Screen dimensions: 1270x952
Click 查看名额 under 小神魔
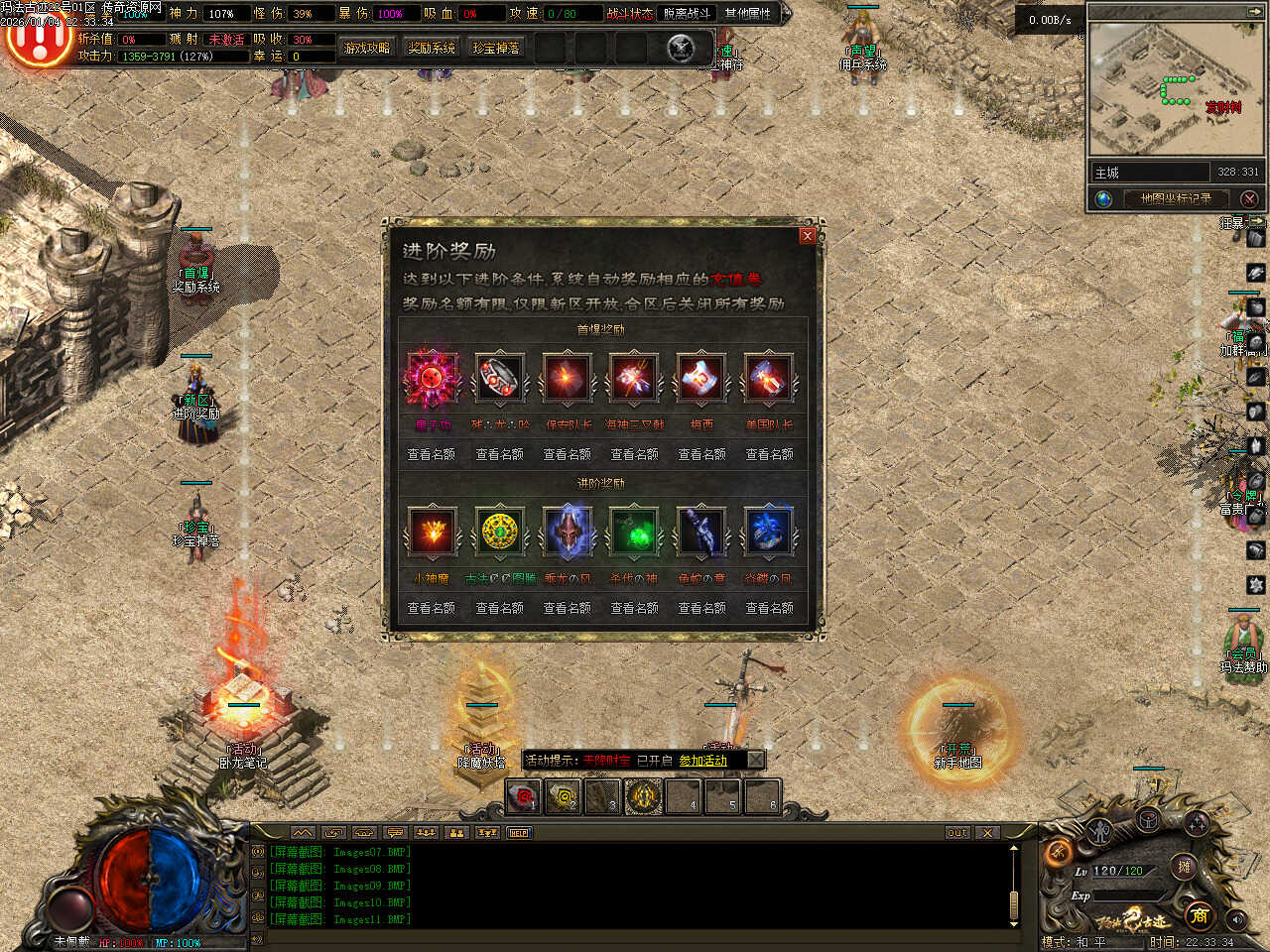pyautogui.click(x=432, y=608)
